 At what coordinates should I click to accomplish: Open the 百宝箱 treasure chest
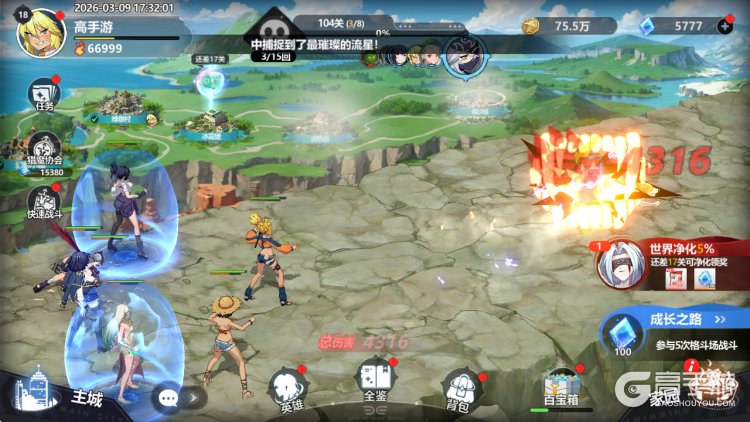click(561, 388)
